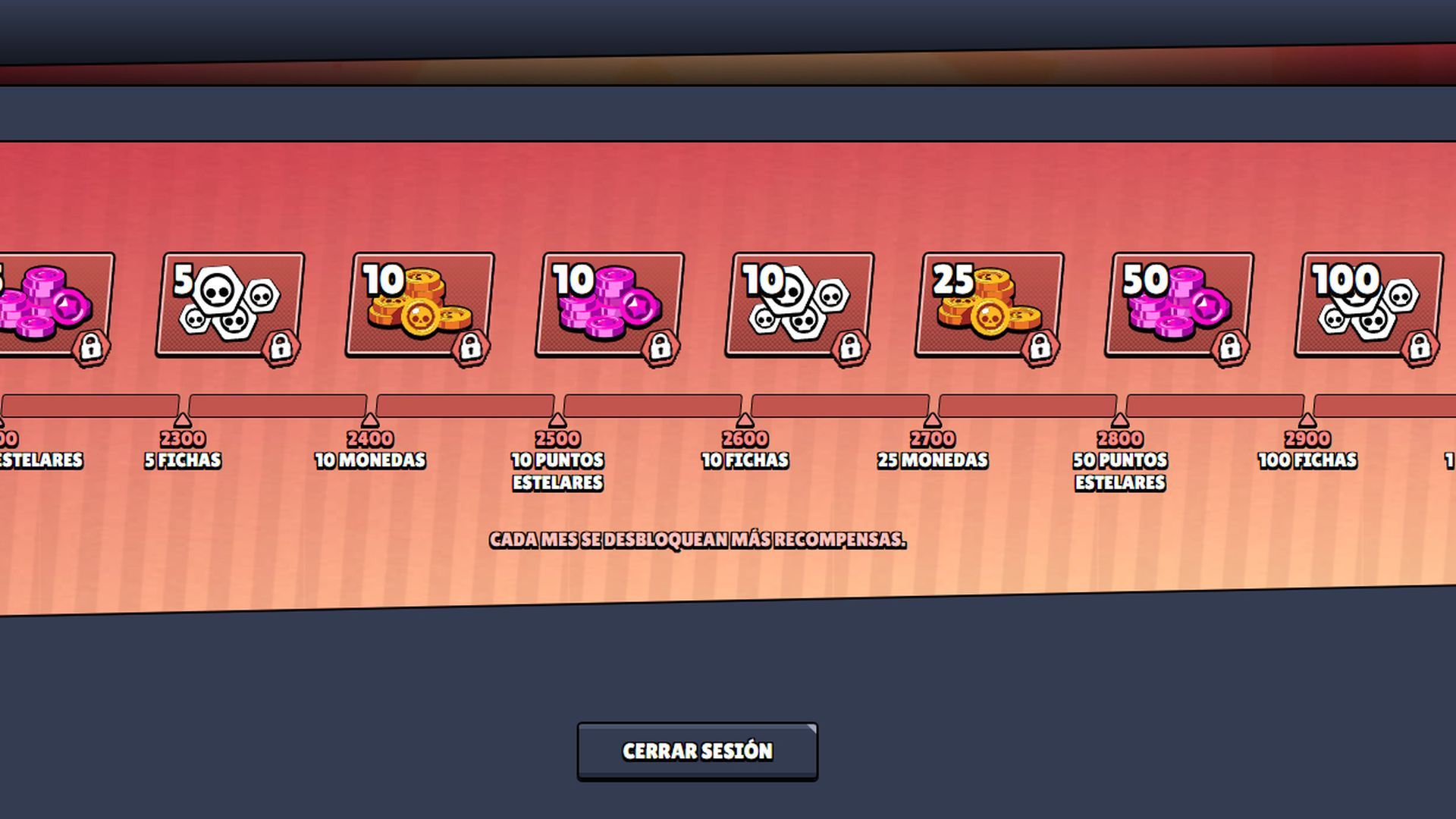Image resolution: width=1456 pixels, height=819 pixels.
Task: Click the lock icon on 100 fichas reward
Action: (x=1421, y=345)
